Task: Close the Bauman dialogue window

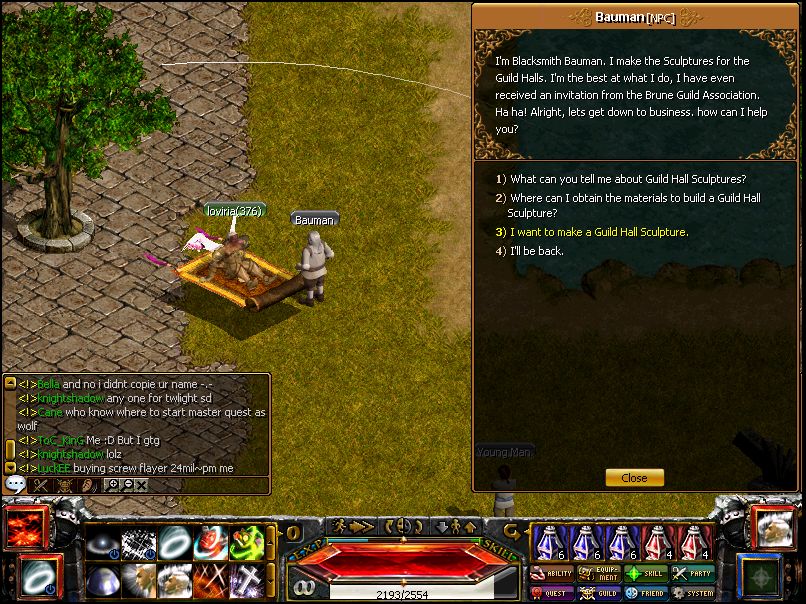Action: click(x=634, y=478)
